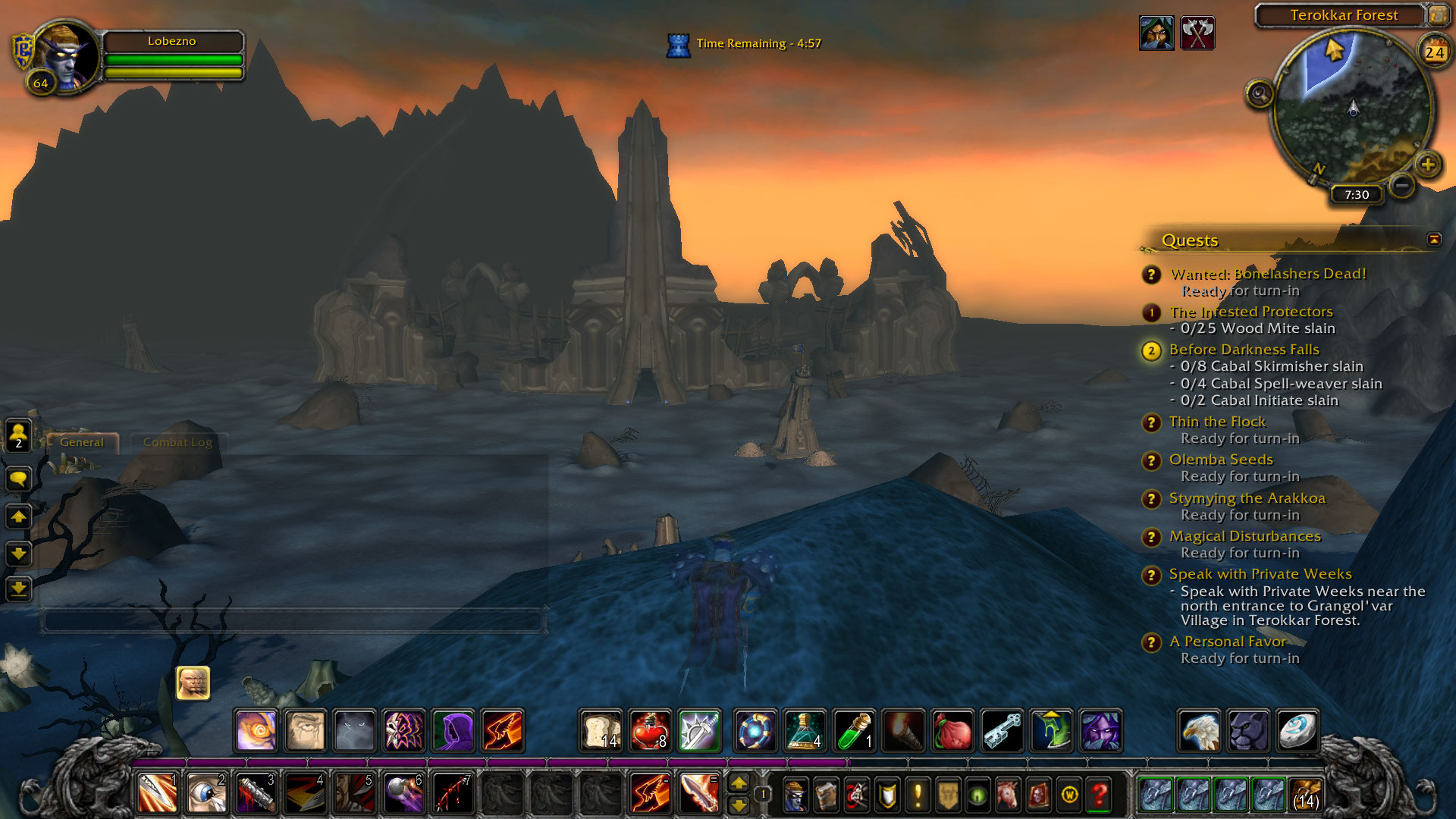Open the Speak with Private Weeks quest
The width and height of the screenshot is (1456, 819).
tap(1260, 574)
